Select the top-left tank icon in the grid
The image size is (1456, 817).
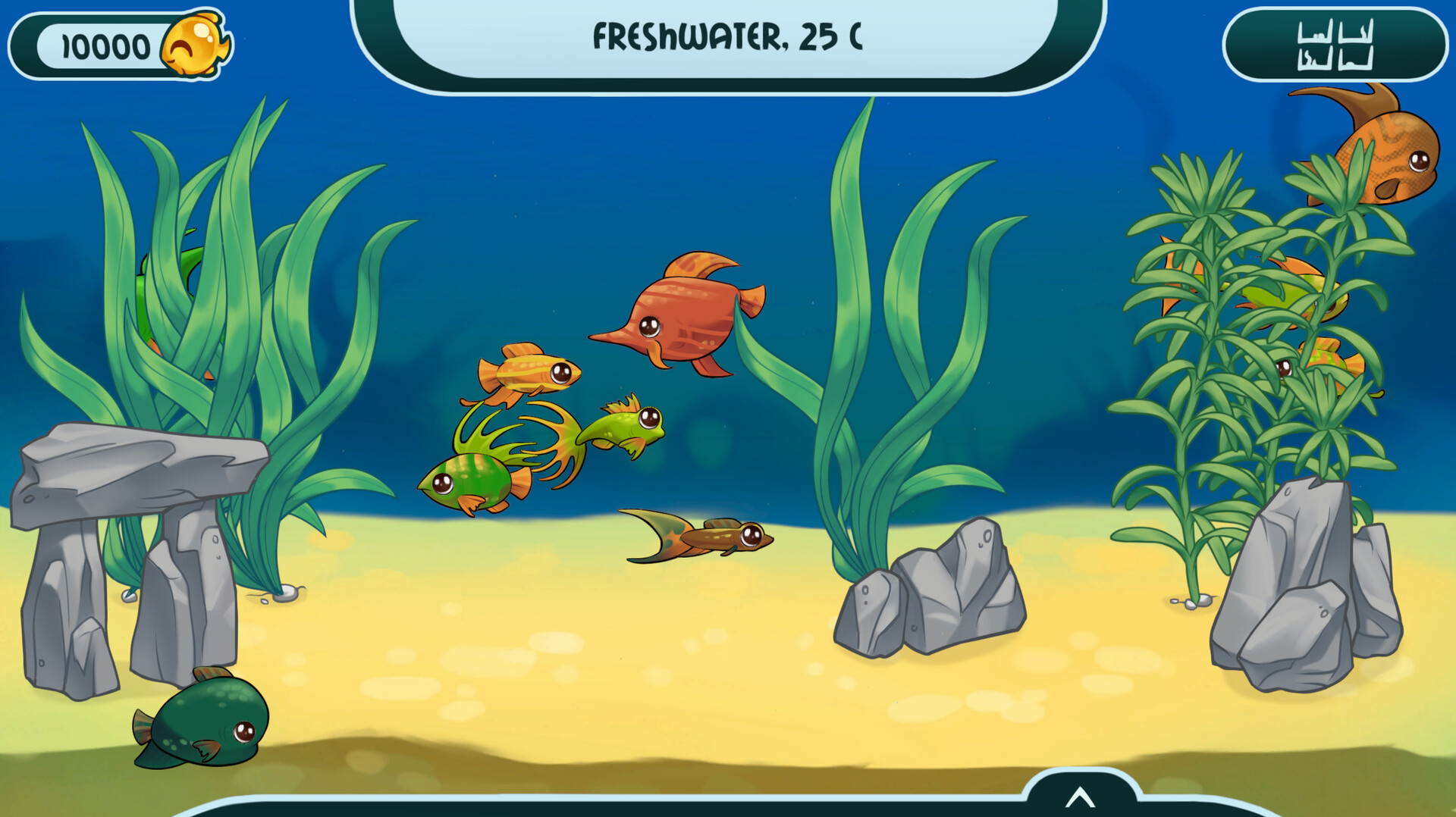click(x=1316, y=30)
